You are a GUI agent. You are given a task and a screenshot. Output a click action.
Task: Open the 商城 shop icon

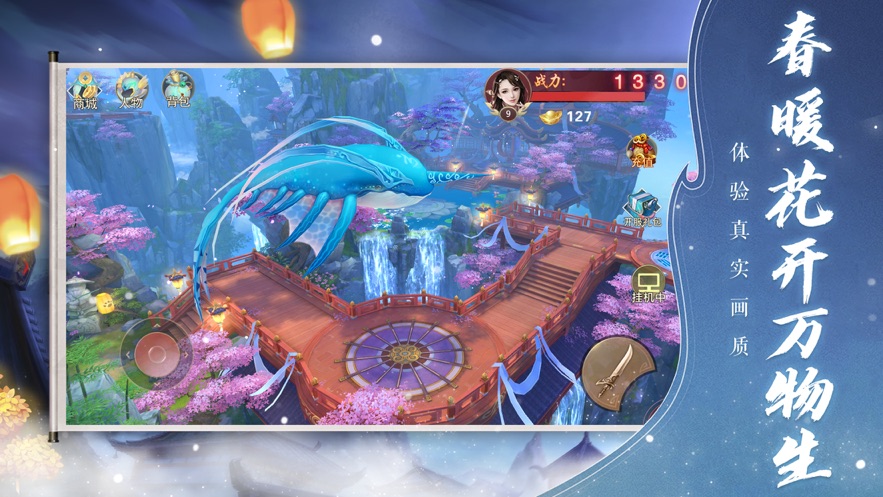(85, 90)
